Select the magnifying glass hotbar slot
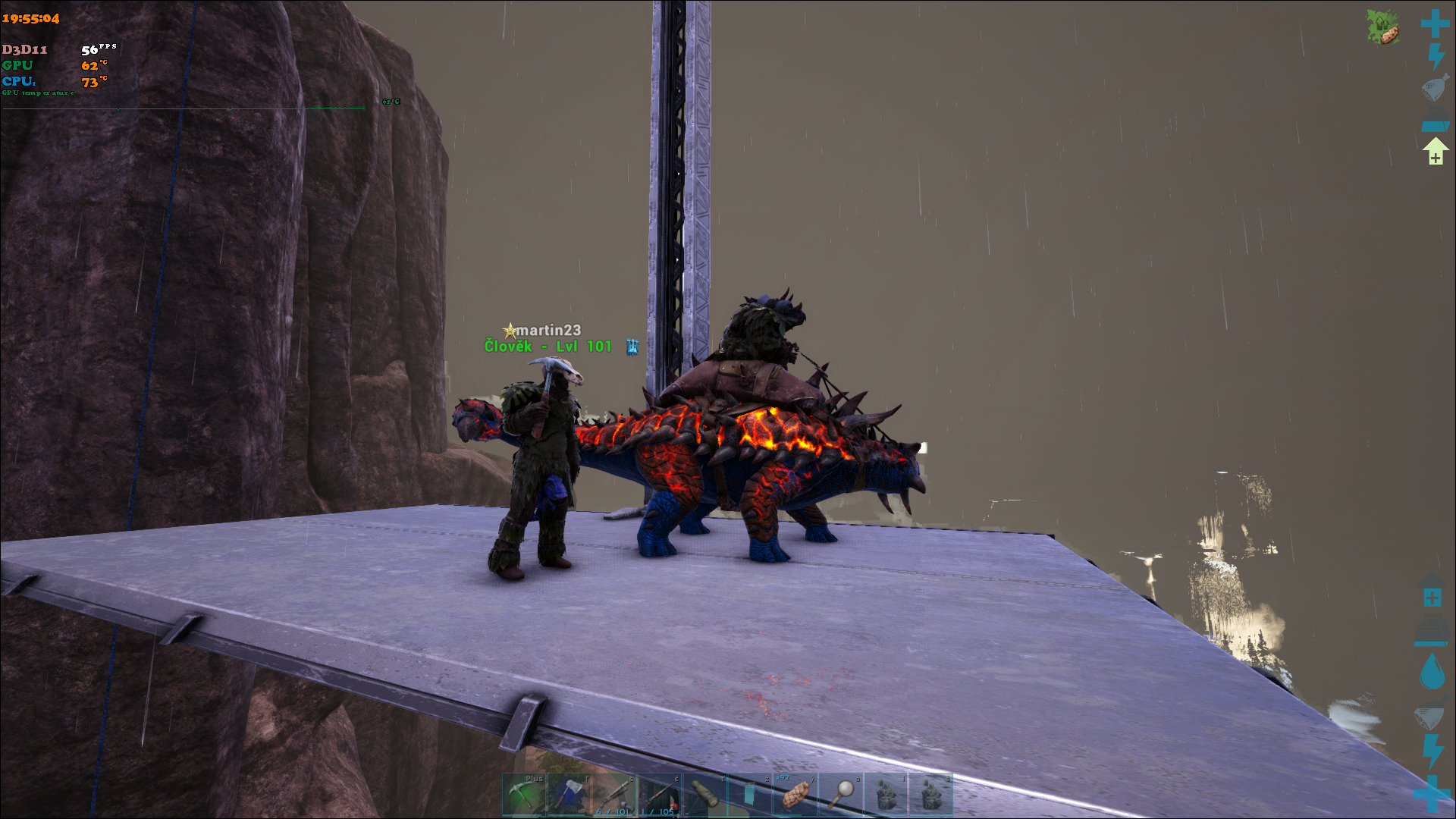Image resolution: width=1456 pixels, height=819 pixels. pyautogui.click(x=840, y=795)
